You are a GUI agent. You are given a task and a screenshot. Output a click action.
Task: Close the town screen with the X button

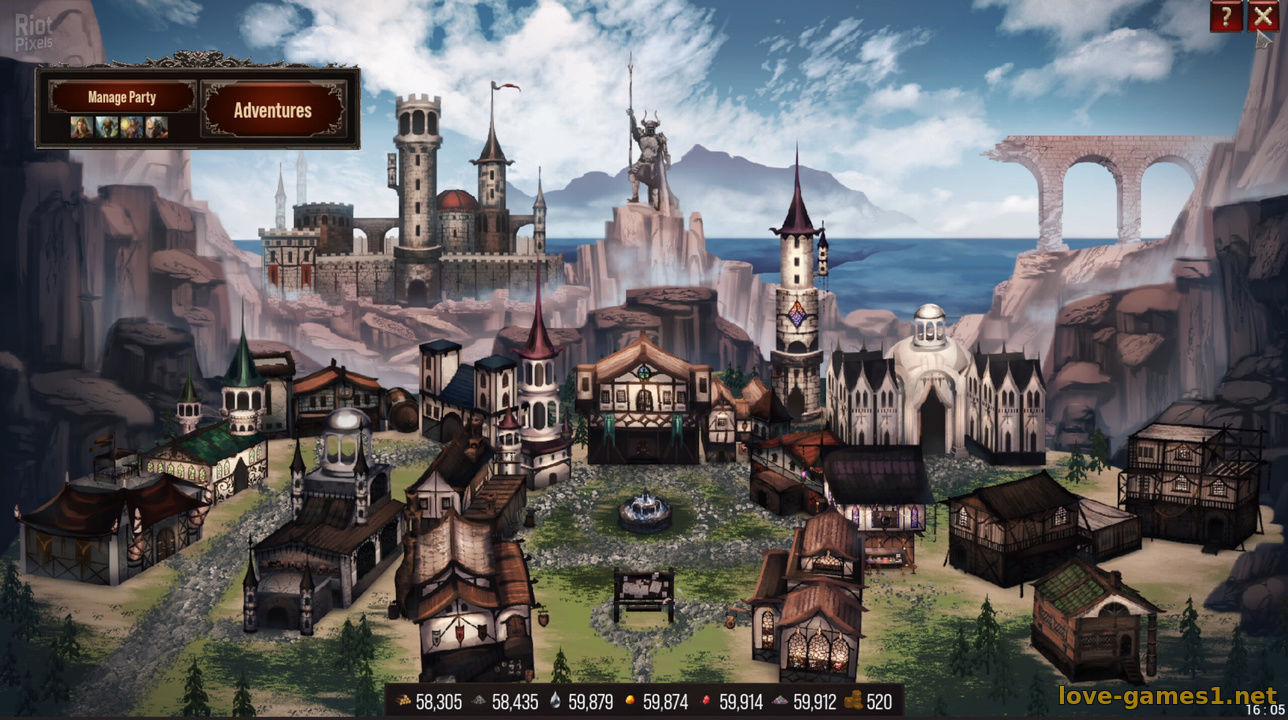1262,16
